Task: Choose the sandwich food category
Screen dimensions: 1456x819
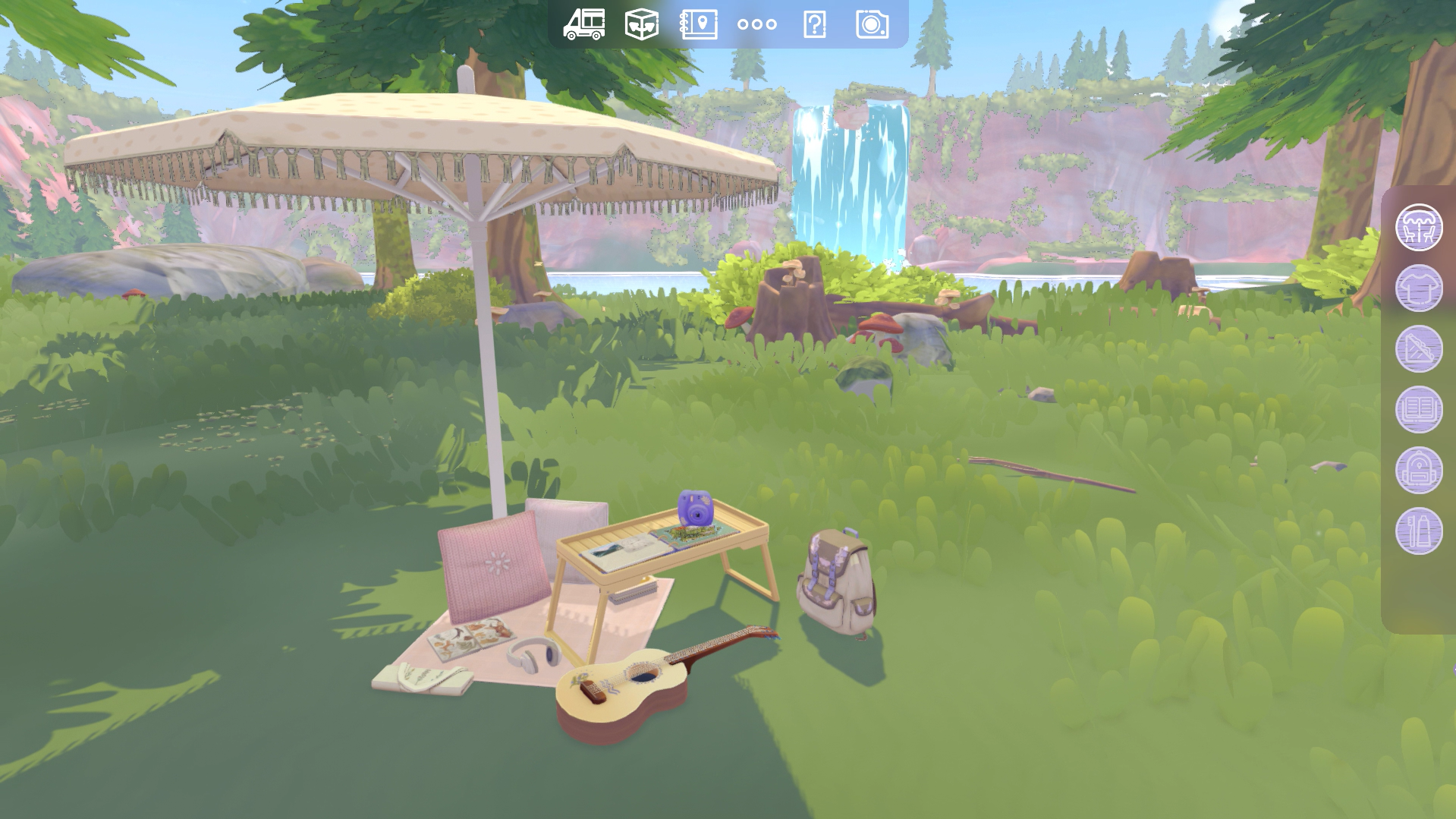Action: click(x=1419, y=348)
